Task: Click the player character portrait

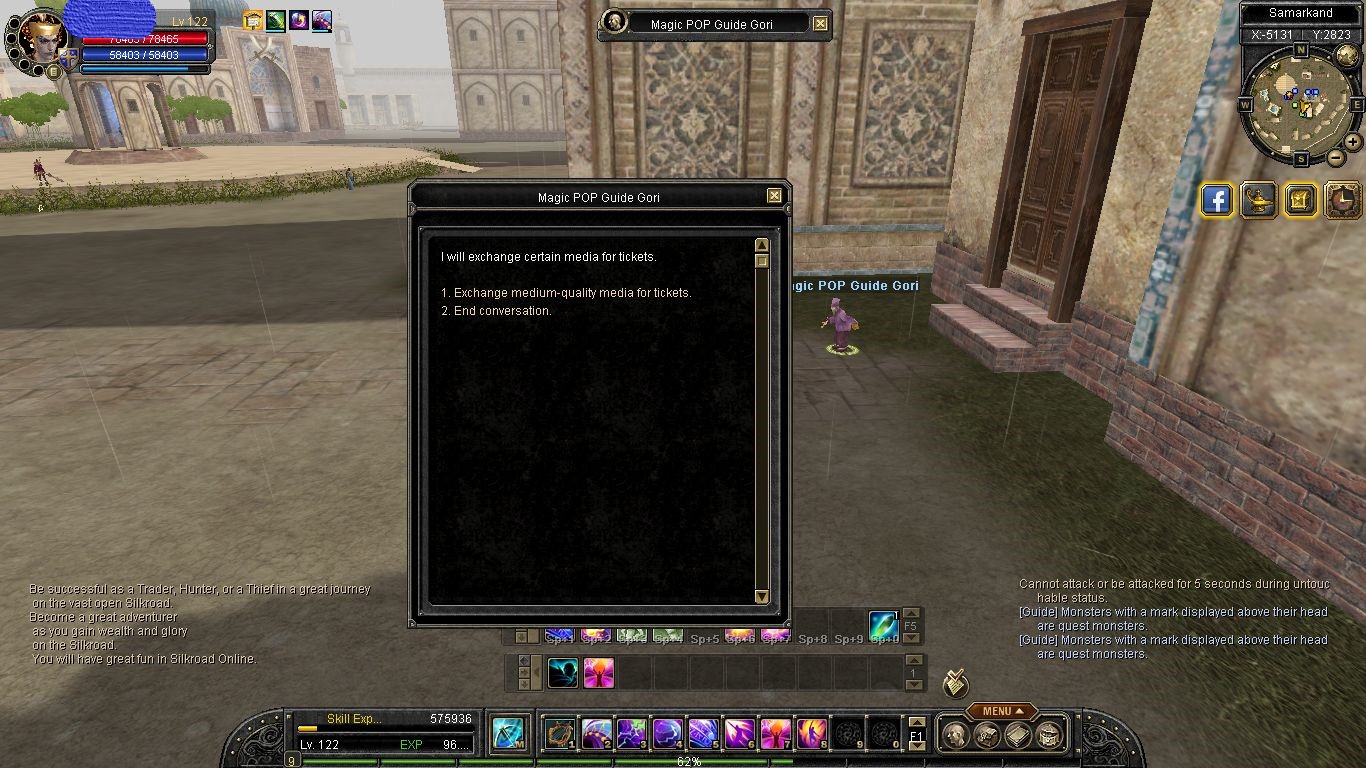Action: pyautogui.click(x=43, y=38)
